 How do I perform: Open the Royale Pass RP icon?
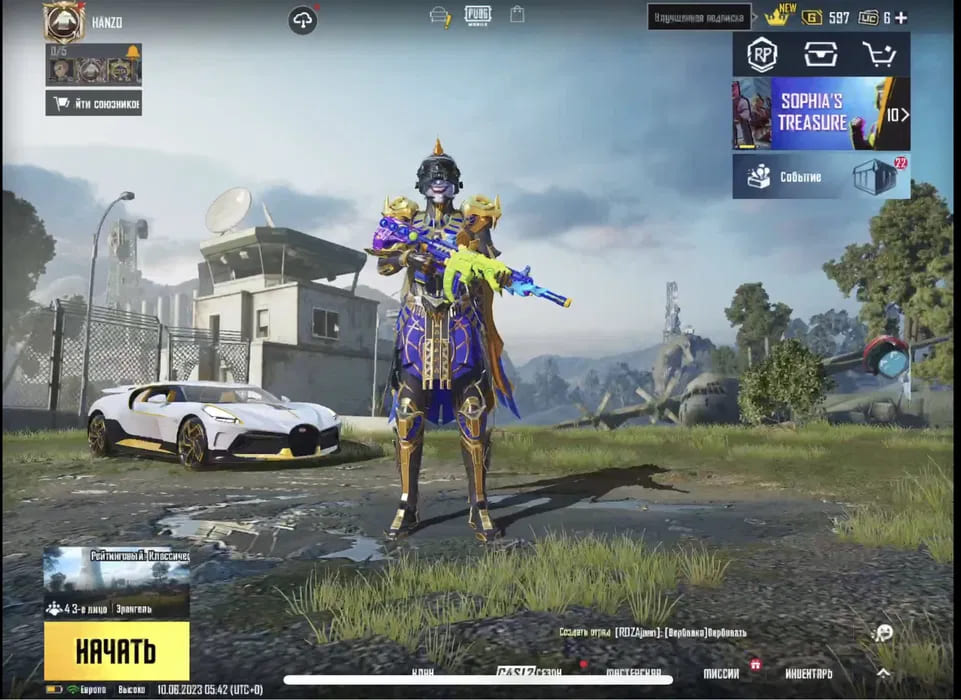coord(762,55)
